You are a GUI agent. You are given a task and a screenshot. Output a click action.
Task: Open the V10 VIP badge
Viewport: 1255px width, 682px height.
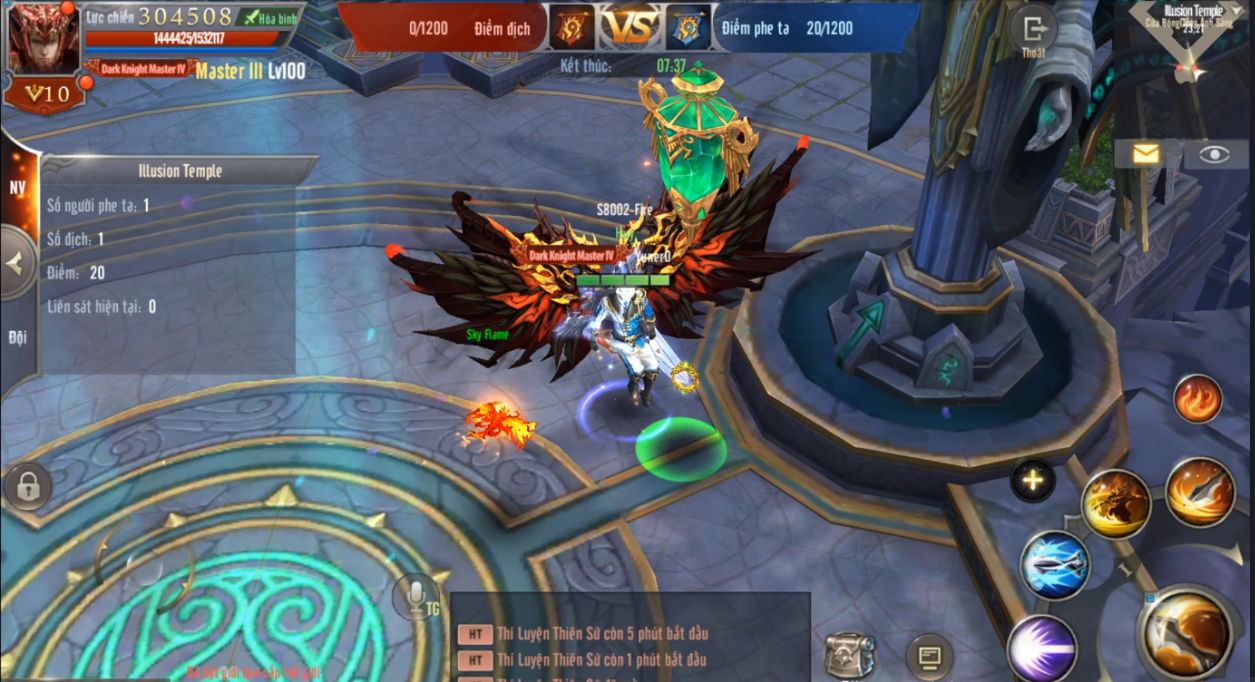45,95
